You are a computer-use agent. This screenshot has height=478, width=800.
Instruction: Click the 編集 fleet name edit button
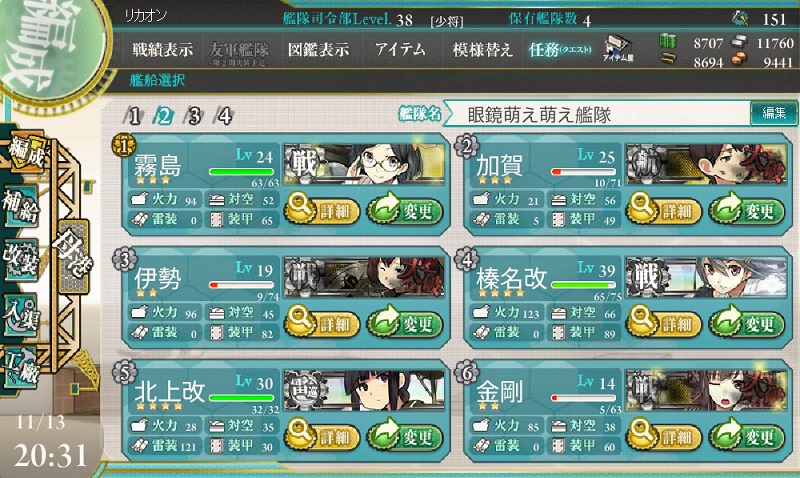tap(774, 114)
